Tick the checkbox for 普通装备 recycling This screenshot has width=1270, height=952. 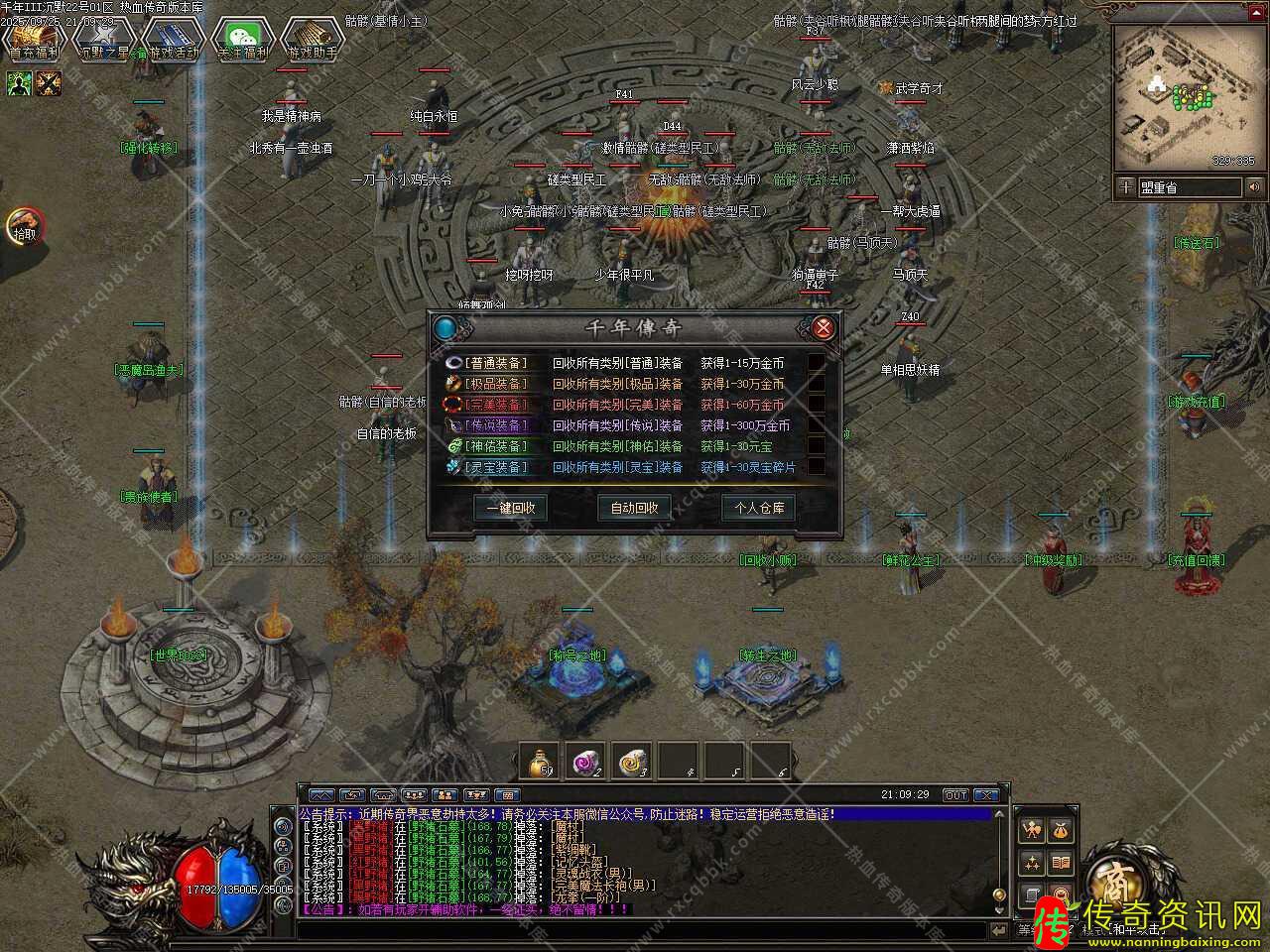pos(816,363)
